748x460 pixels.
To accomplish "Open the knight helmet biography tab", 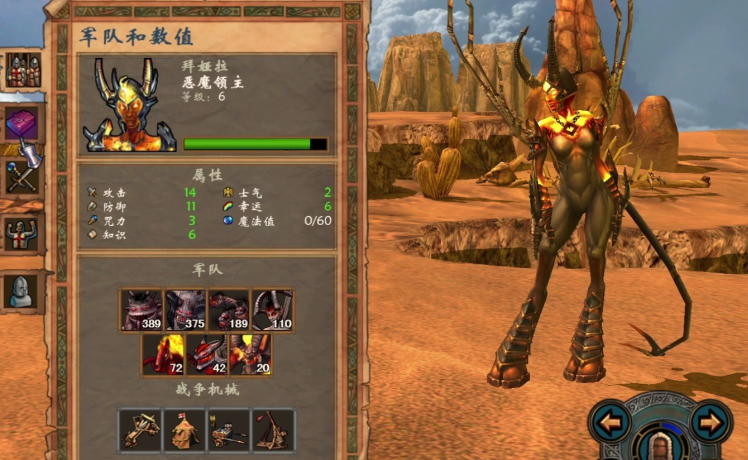I will pos(22,290).
